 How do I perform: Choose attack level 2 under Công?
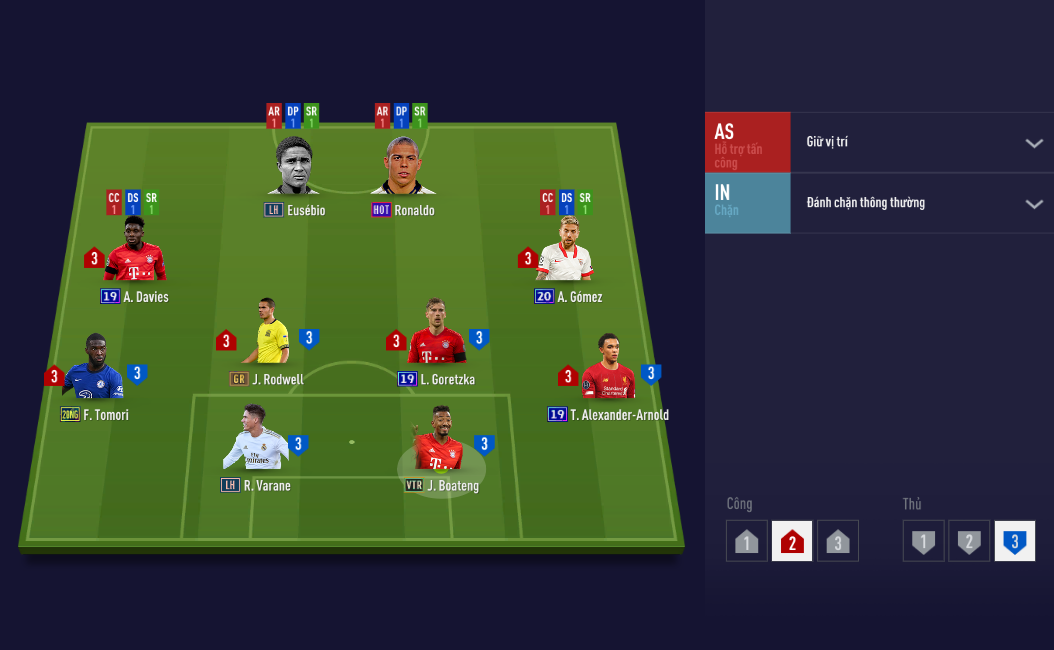792,541
